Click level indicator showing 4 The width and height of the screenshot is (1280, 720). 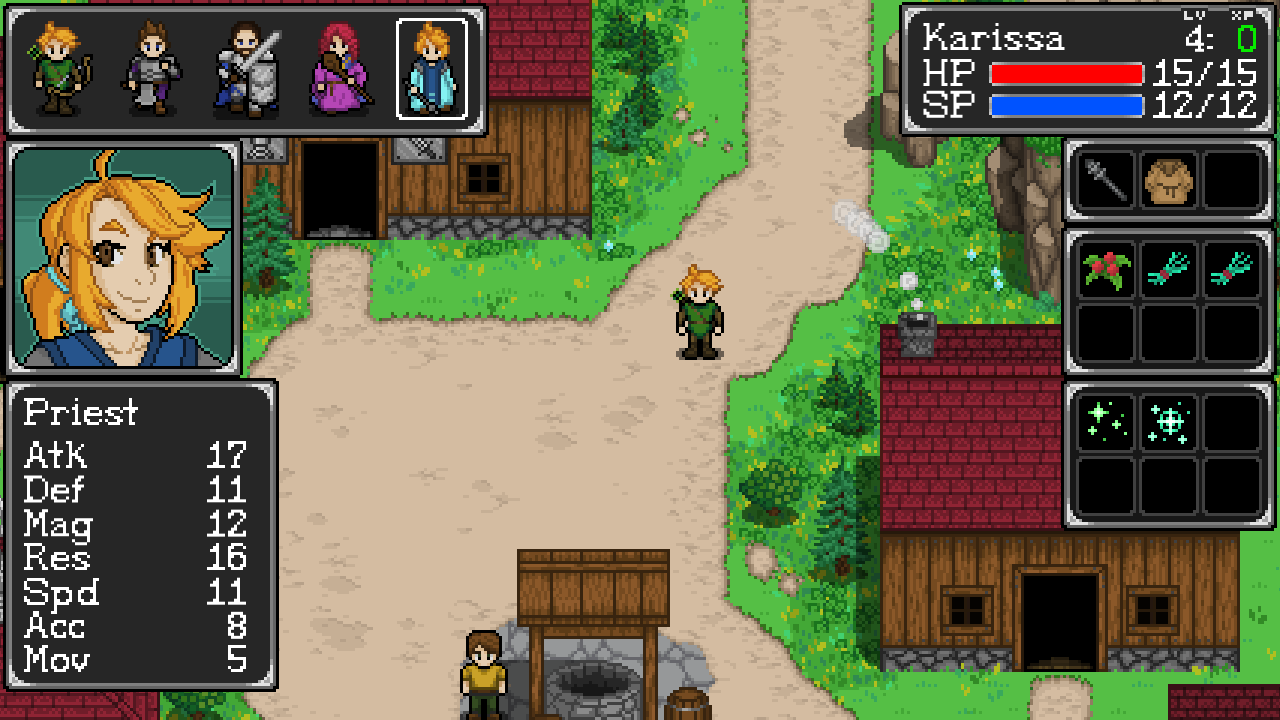[x=1195, y=40]
